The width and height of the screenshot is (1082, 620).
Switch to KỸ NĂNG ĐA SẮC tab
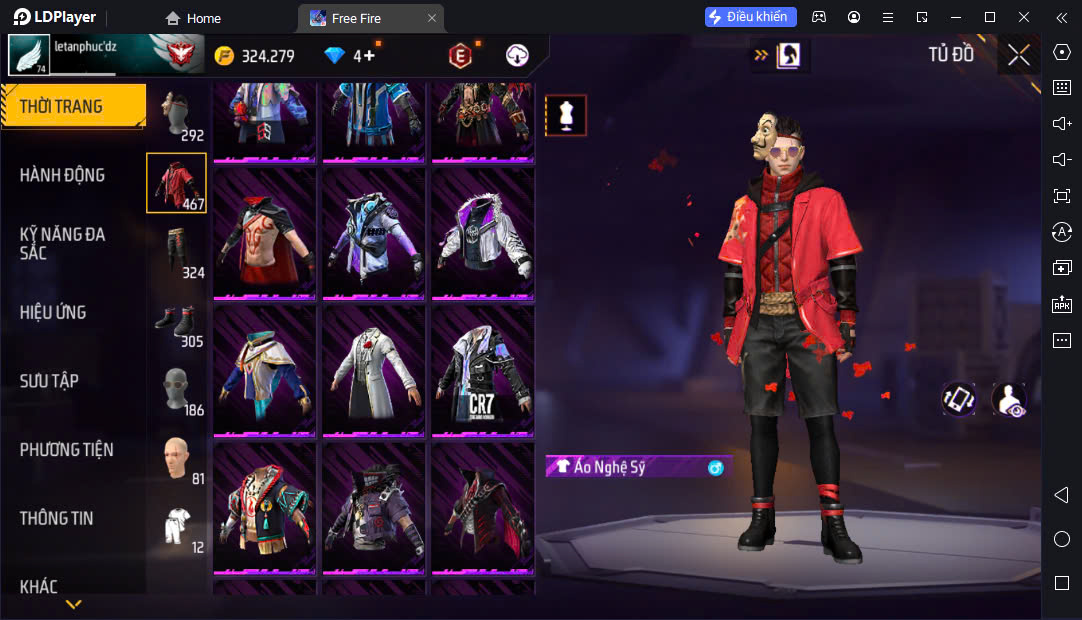[62, 243]
